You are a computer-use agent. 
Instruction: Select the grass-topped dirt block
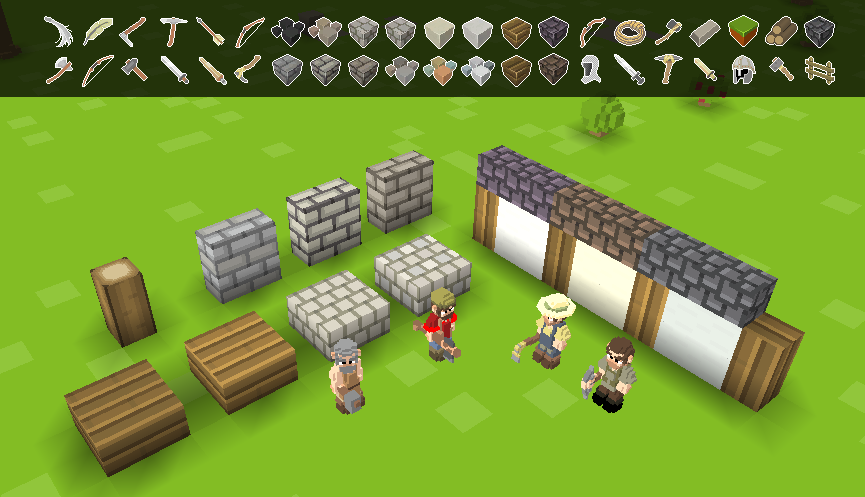click(x=743, y=32)
